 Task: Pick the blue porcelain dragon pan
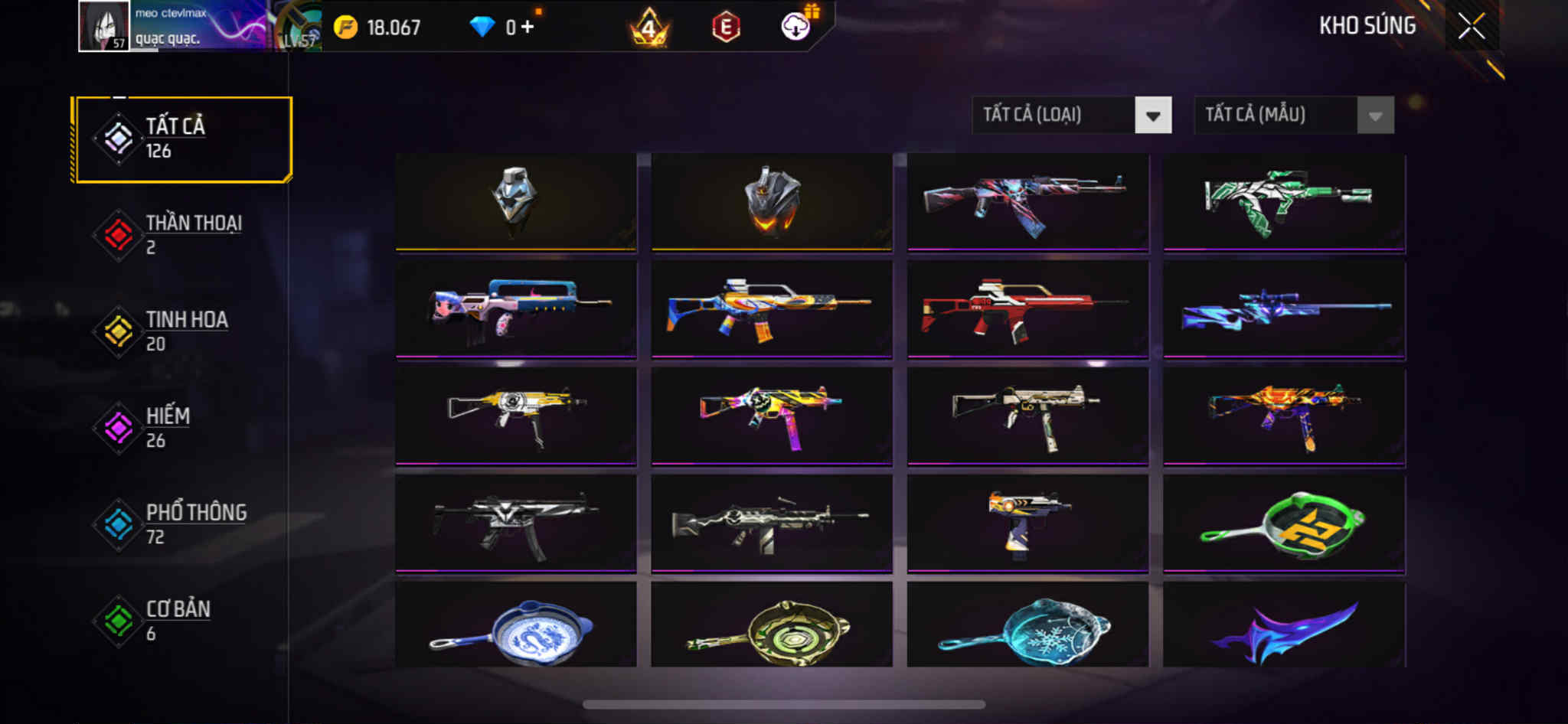[515, 628]
